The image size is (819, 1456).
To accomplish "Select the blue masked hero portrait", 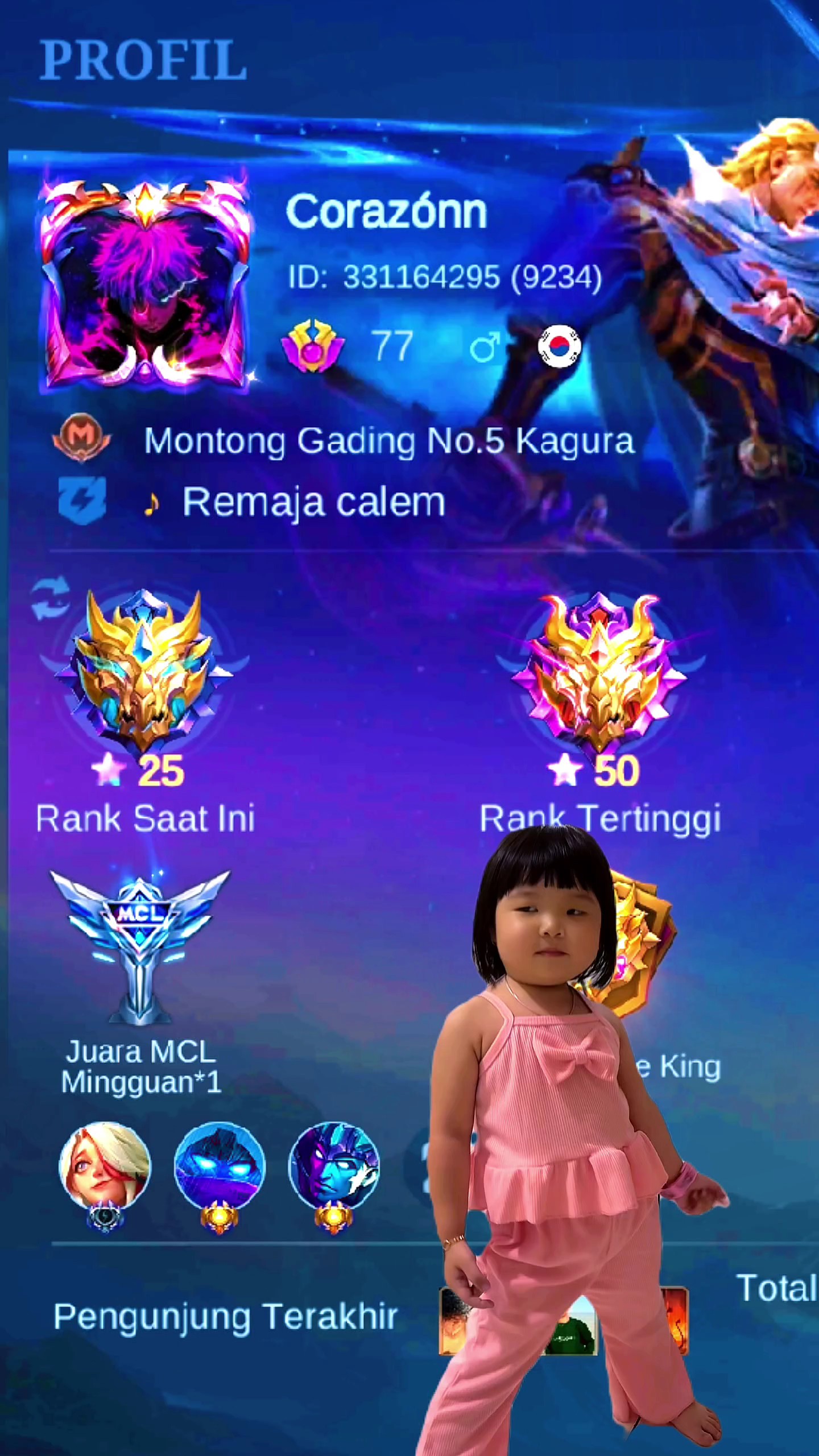I will (219, 1166).
